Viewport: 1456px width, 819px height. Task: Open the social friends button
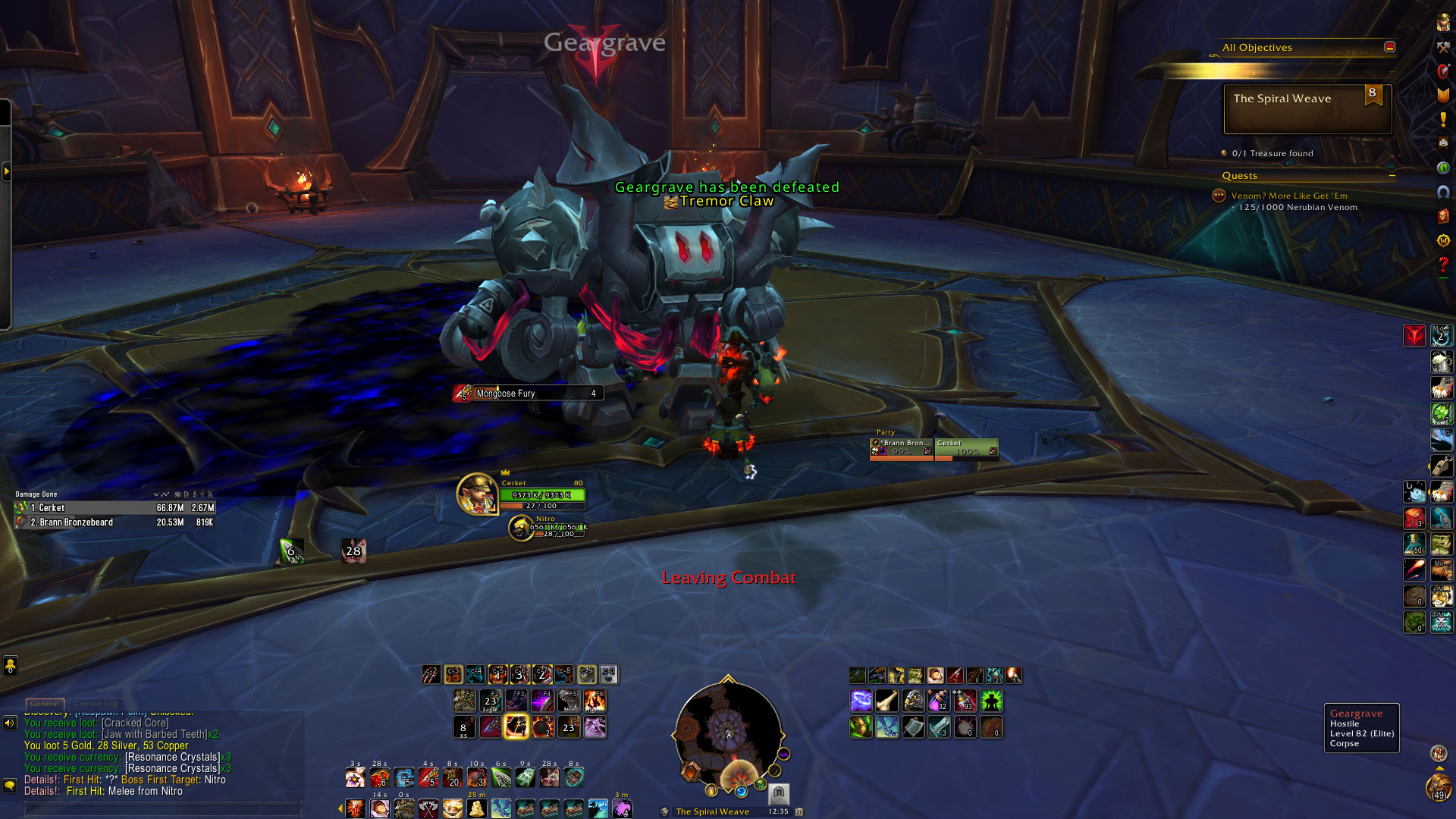(x=10, y=667)
